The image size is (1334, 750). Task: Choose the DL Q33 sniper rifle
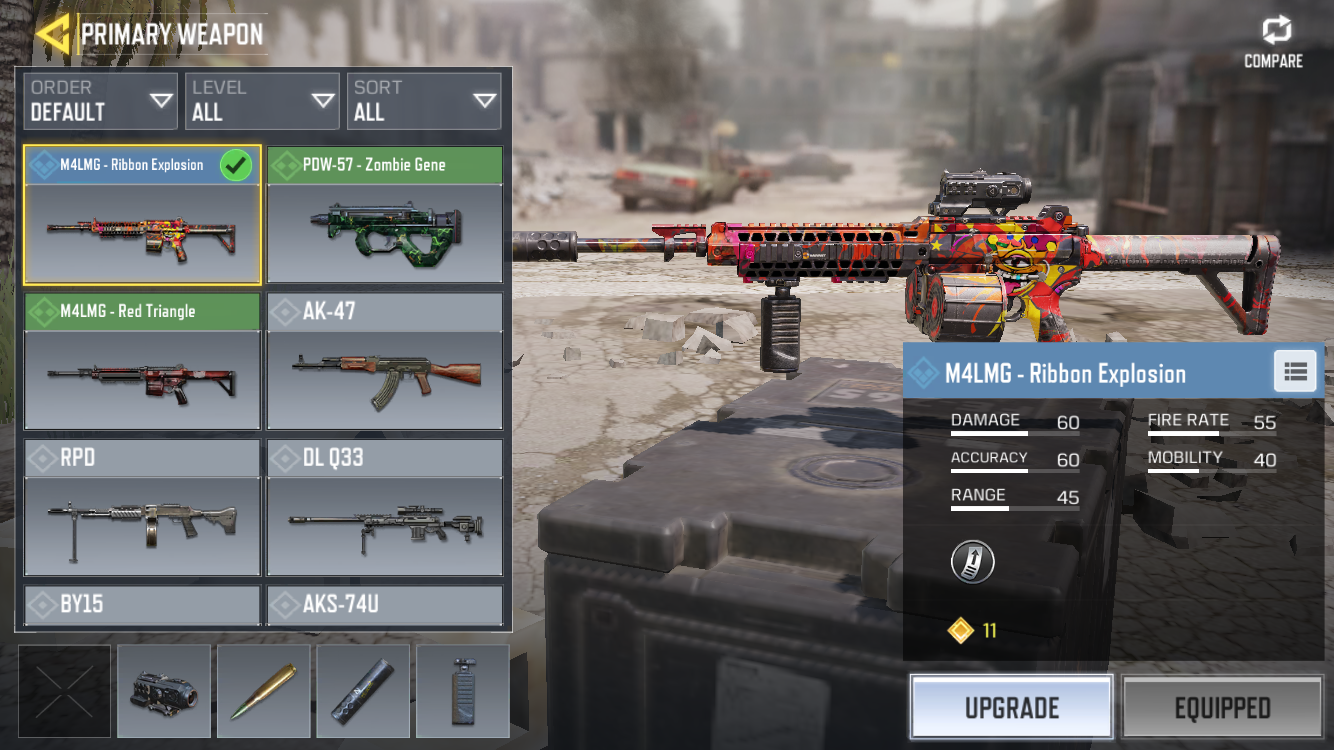coord(385,508)
